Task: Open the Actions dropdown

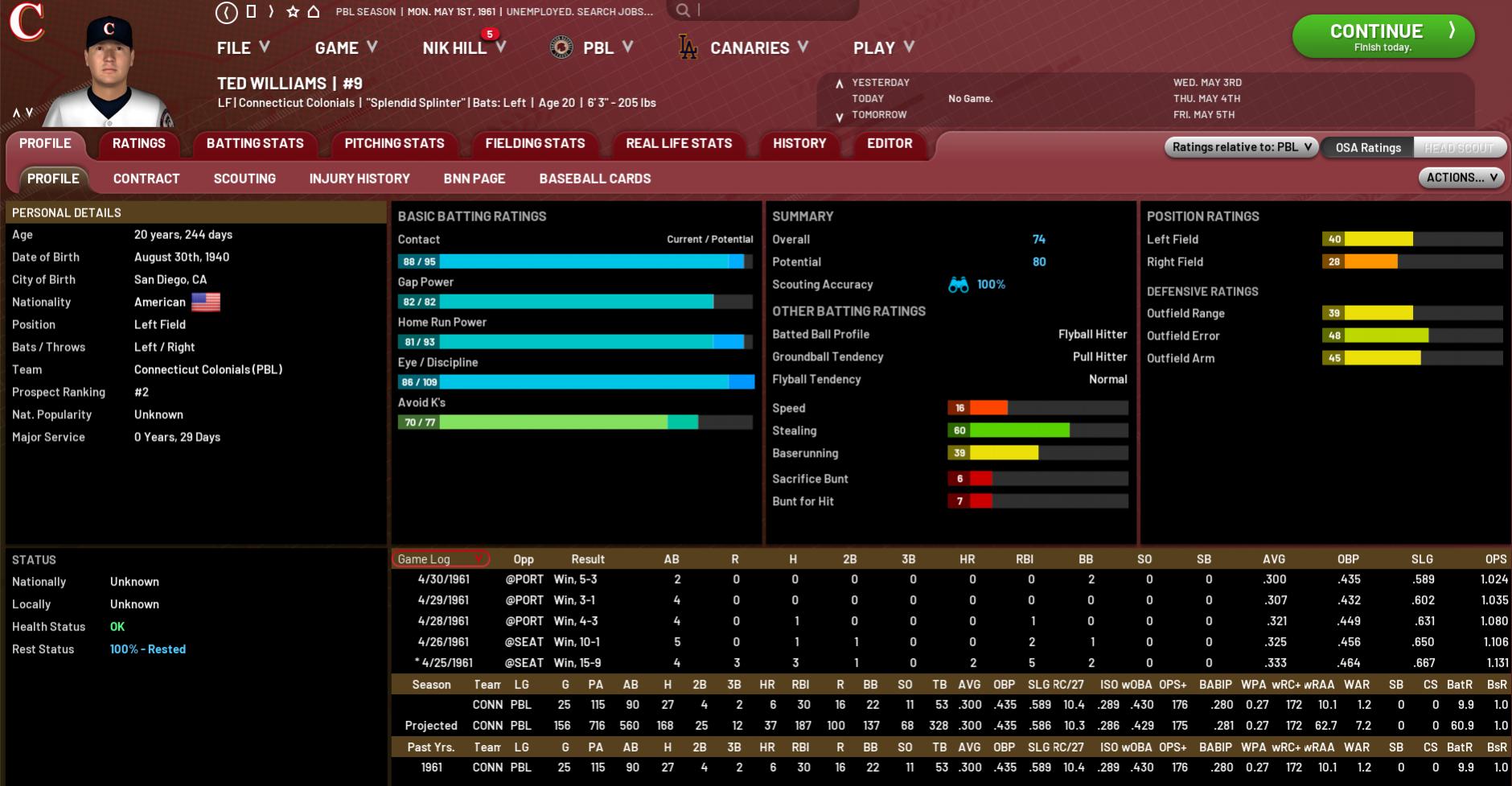Action: (1461, 178)
